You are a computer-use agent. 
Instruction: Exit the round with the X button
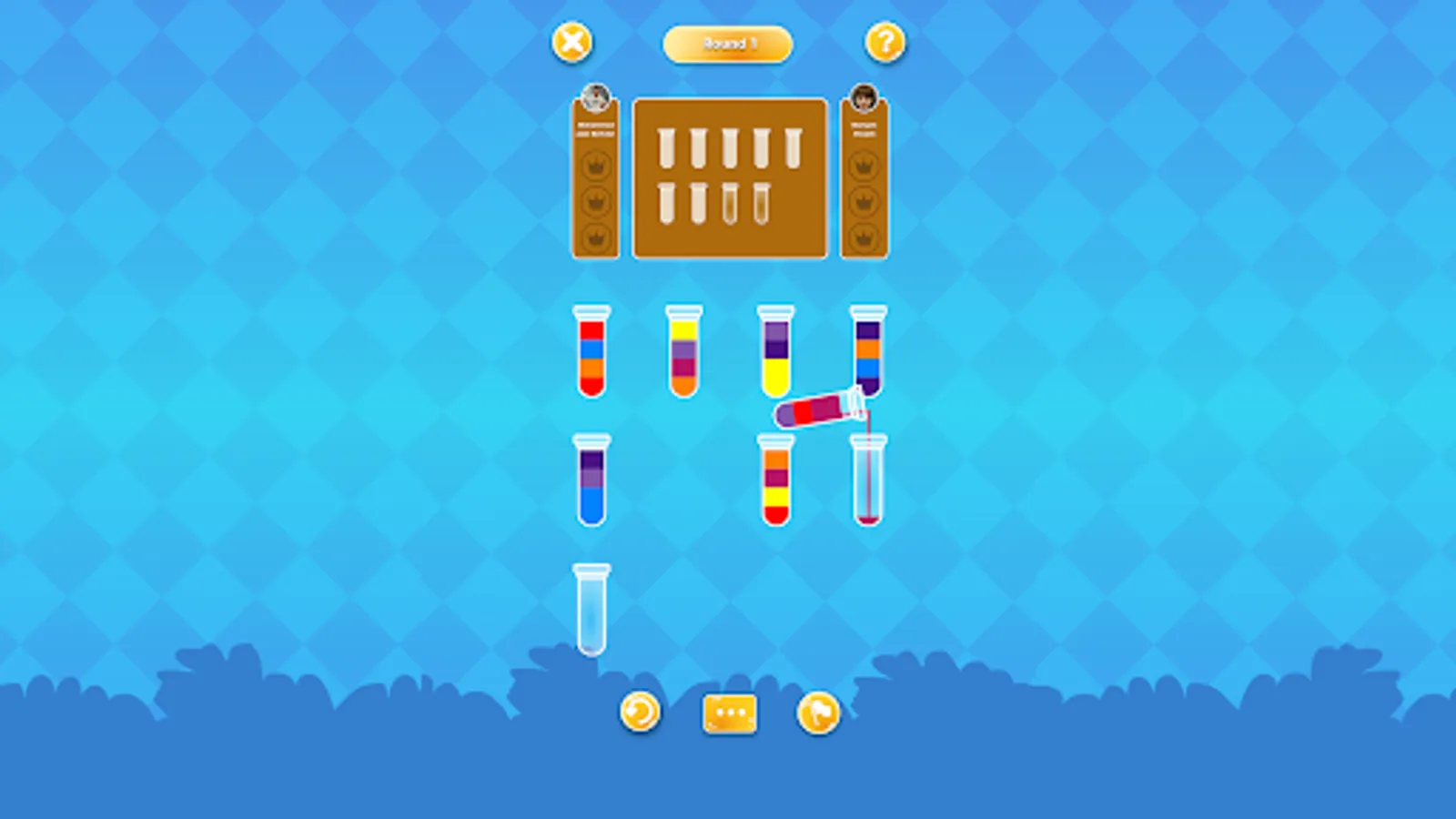[x=571, y=42]
